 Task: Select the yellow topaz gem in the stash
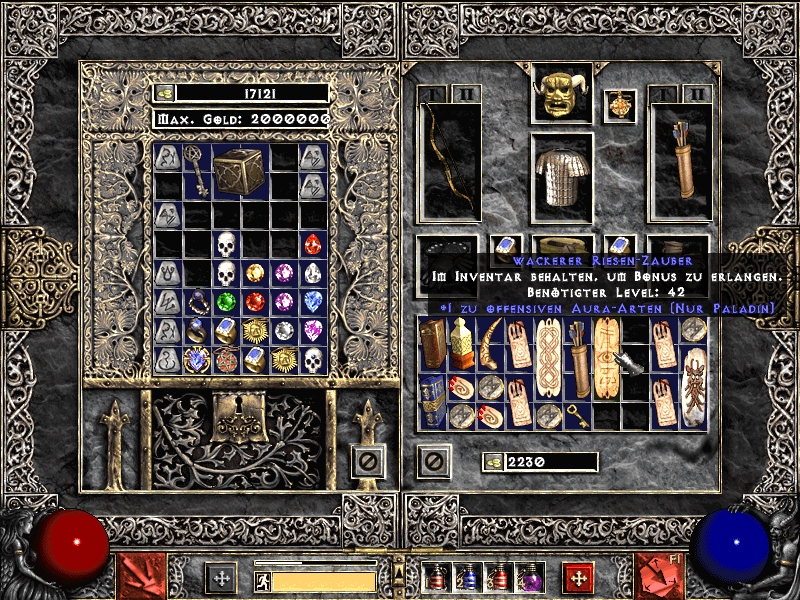[x=256, y=272]
